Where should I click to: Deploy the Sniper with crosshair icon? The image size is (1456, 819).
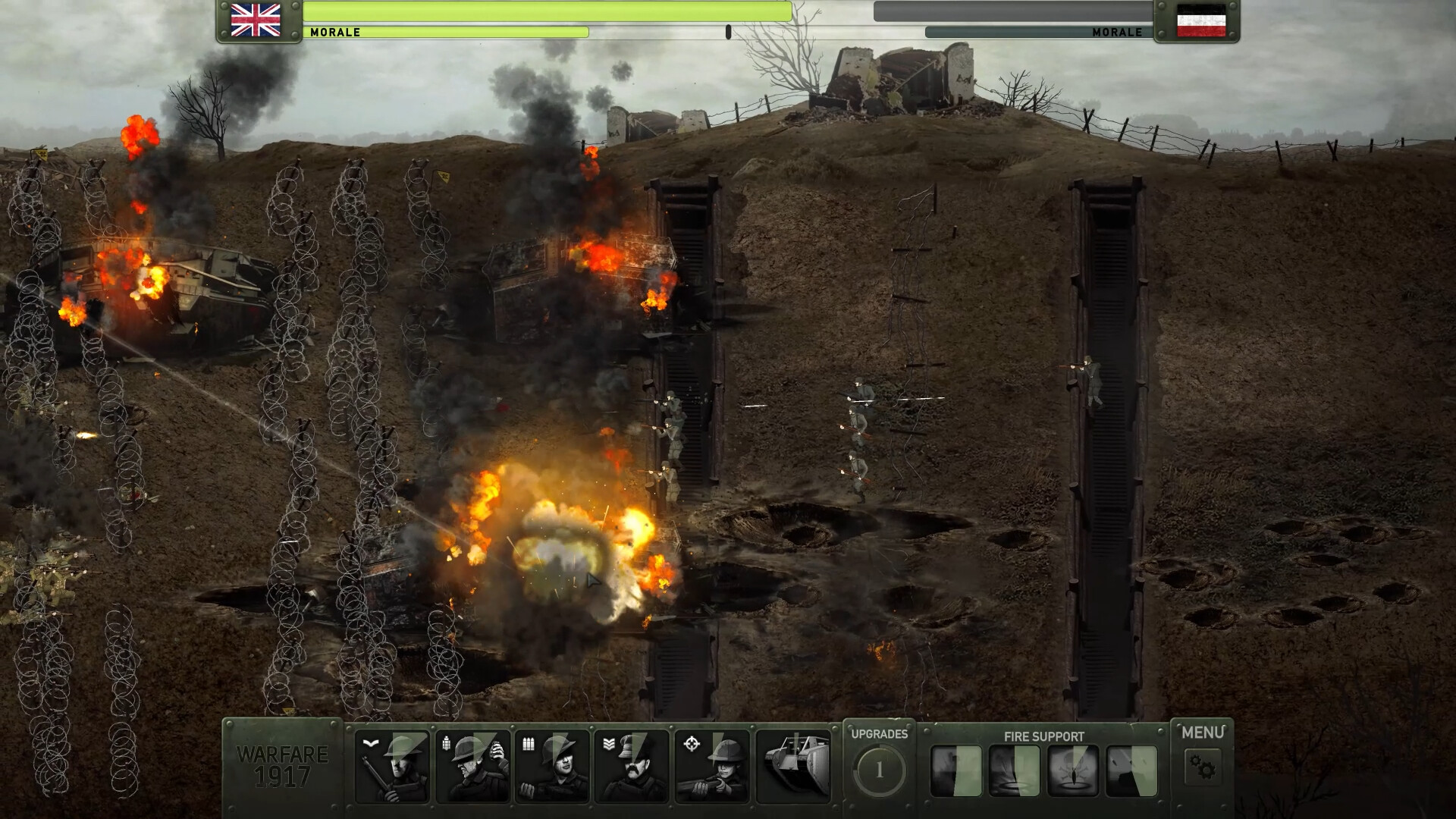pos(713,767)
